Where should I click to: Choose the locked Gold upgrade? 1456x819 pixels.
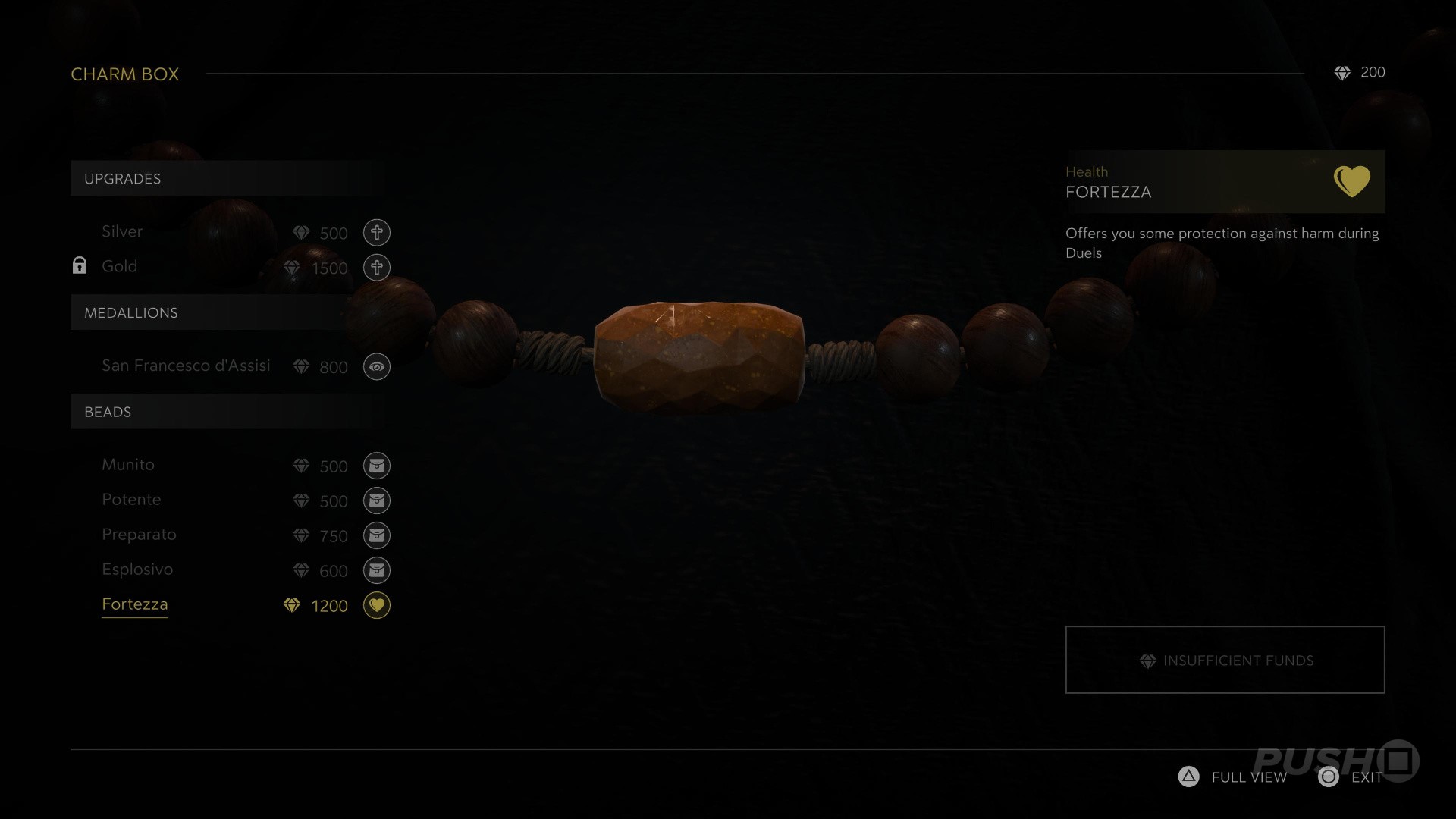point(120,267)
